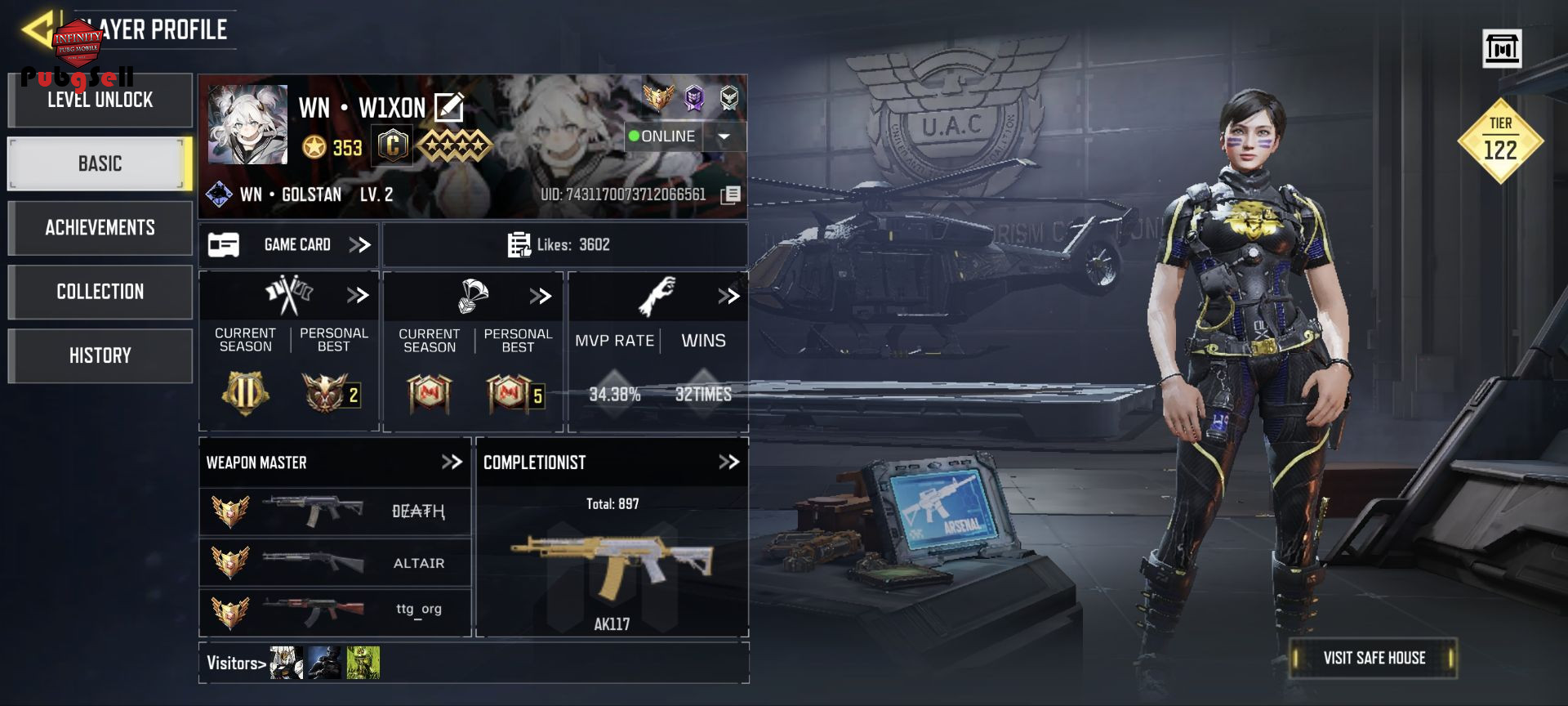Open the Completionist details
1568x706 pixels.
728,462
